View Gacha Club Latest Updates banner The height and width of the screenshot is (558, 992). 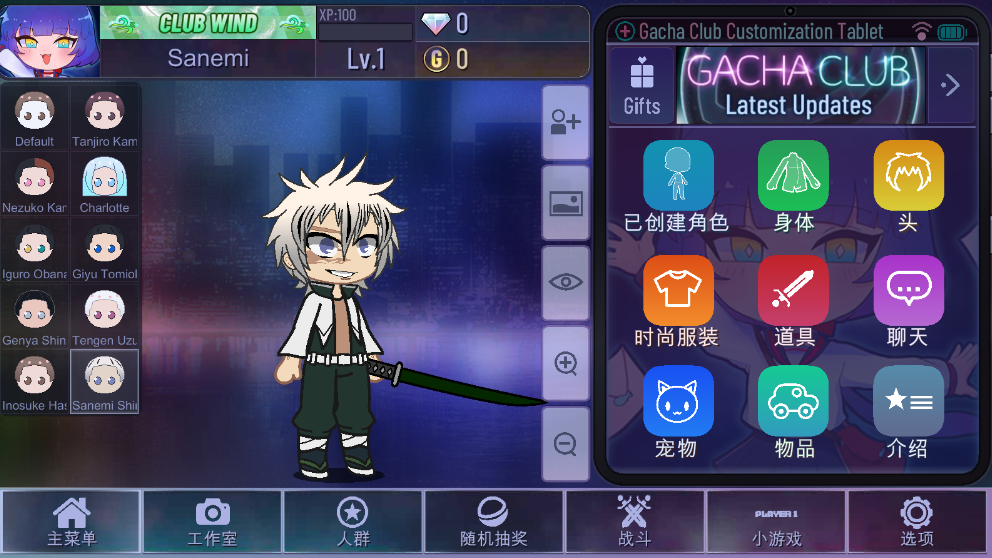pos(799,86)
